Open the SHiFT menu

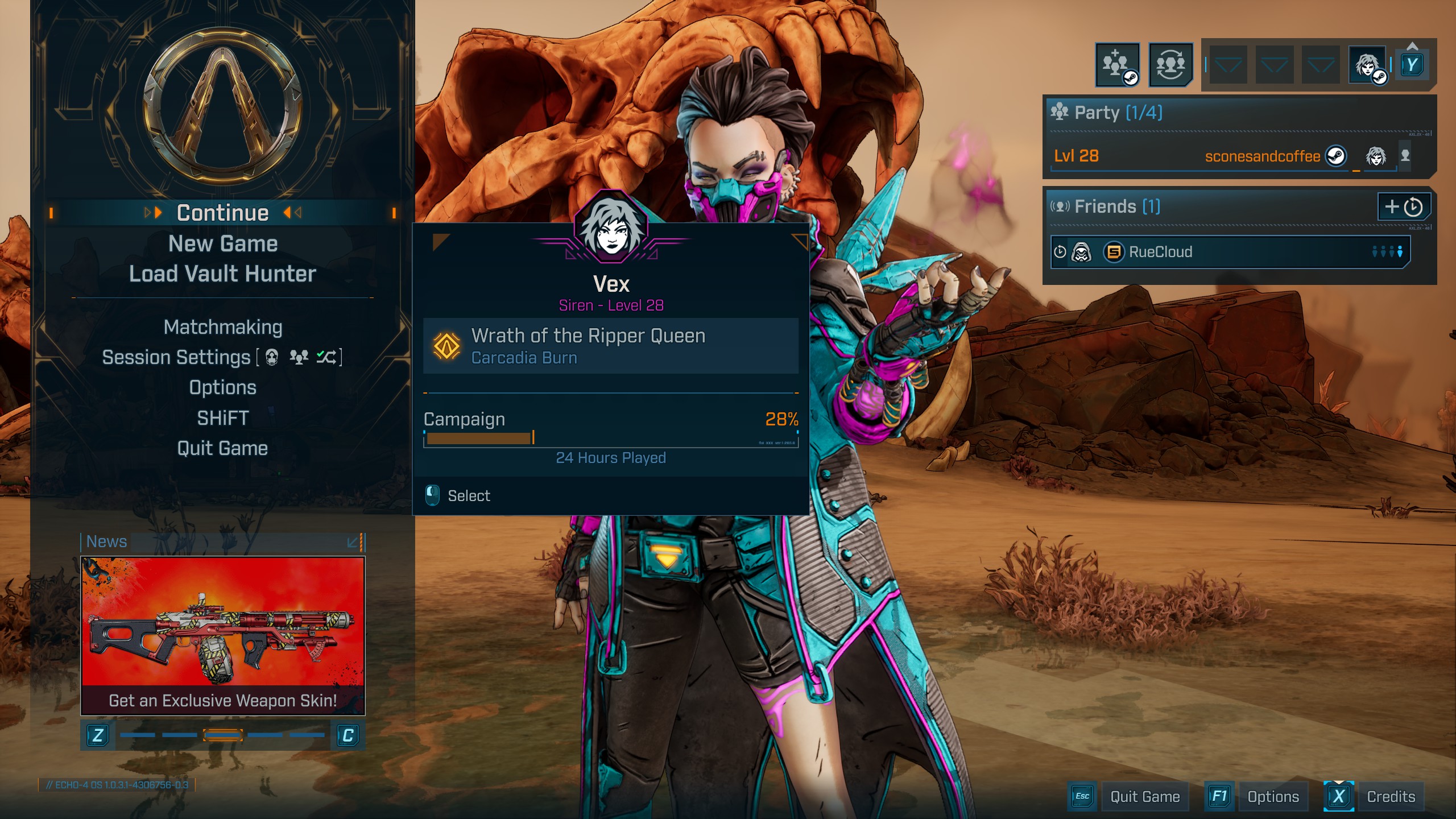point(222,418)
